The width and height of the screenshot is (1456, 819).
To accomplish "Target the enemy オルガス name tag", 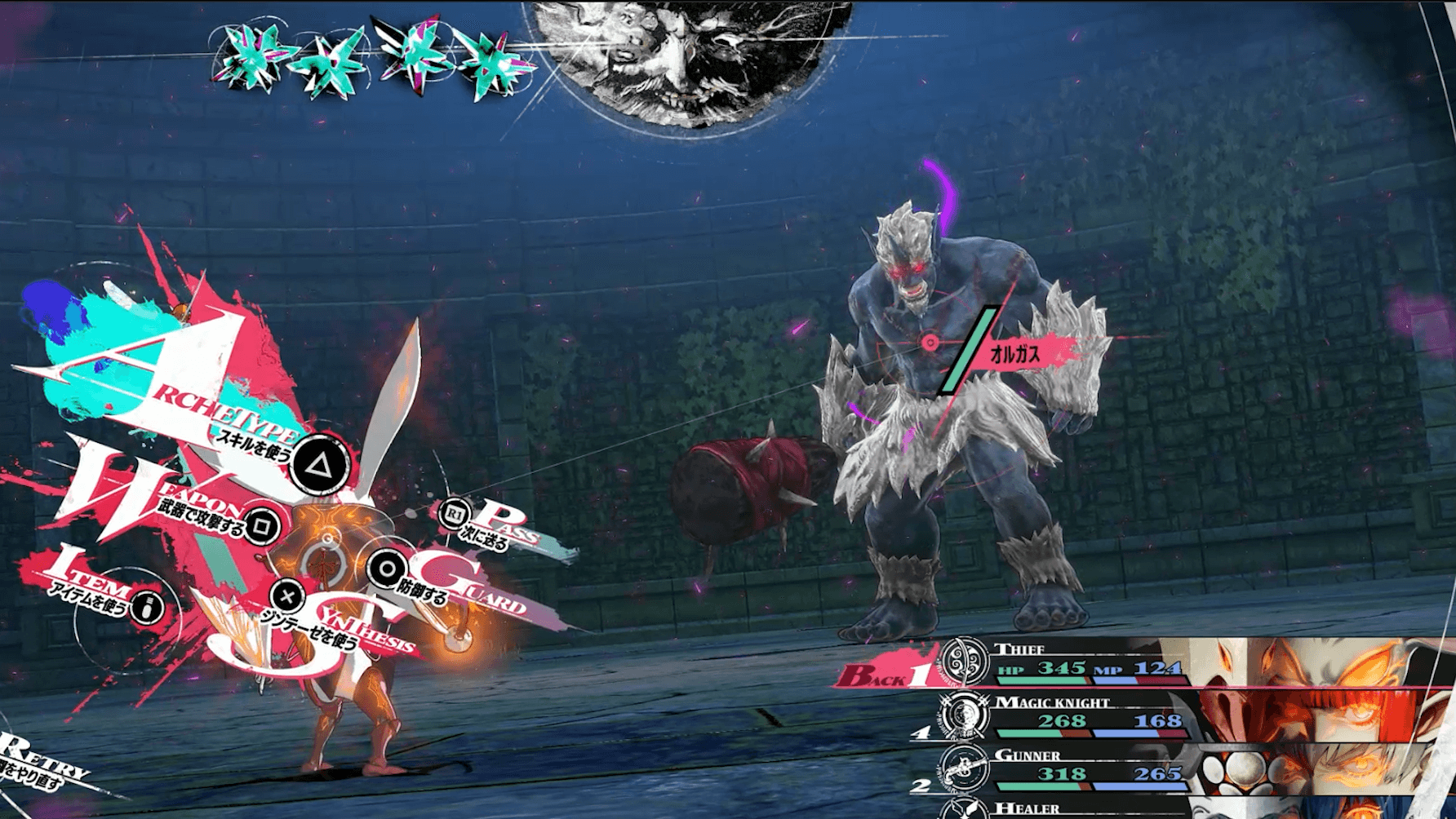I will 1014,354.
